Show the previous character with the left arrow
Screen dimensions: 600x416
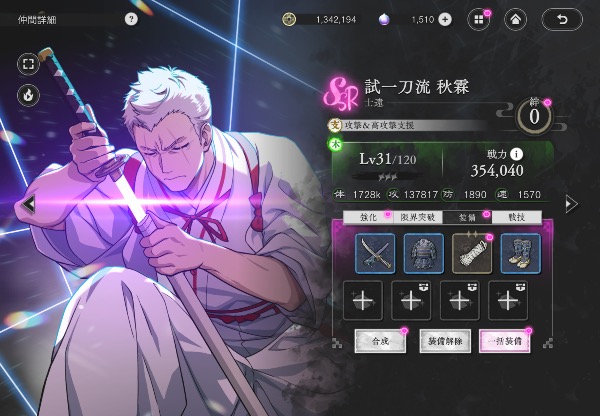[x=31, y=204]
